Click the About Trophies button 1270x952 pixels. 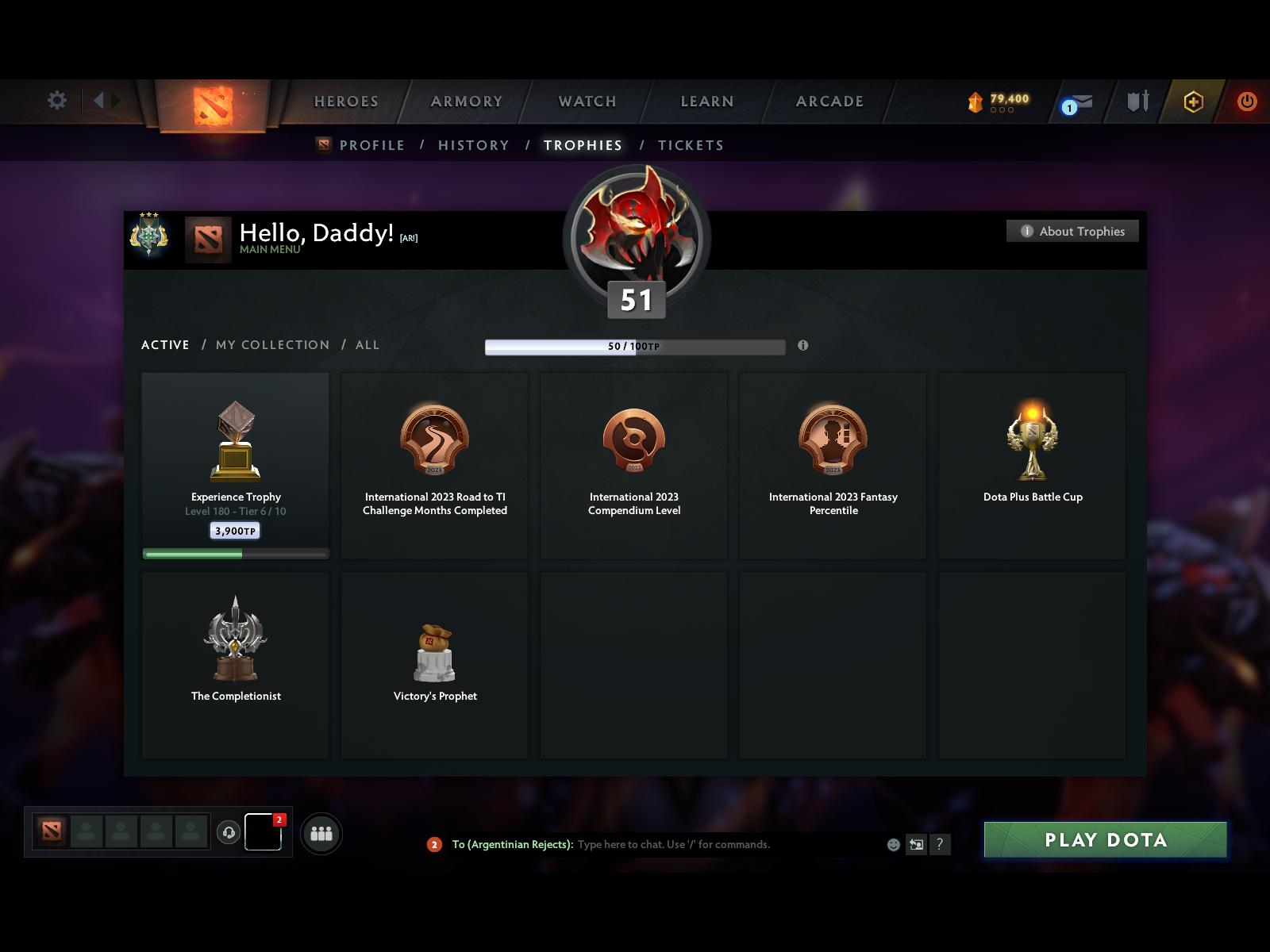tap(1072, 231)
